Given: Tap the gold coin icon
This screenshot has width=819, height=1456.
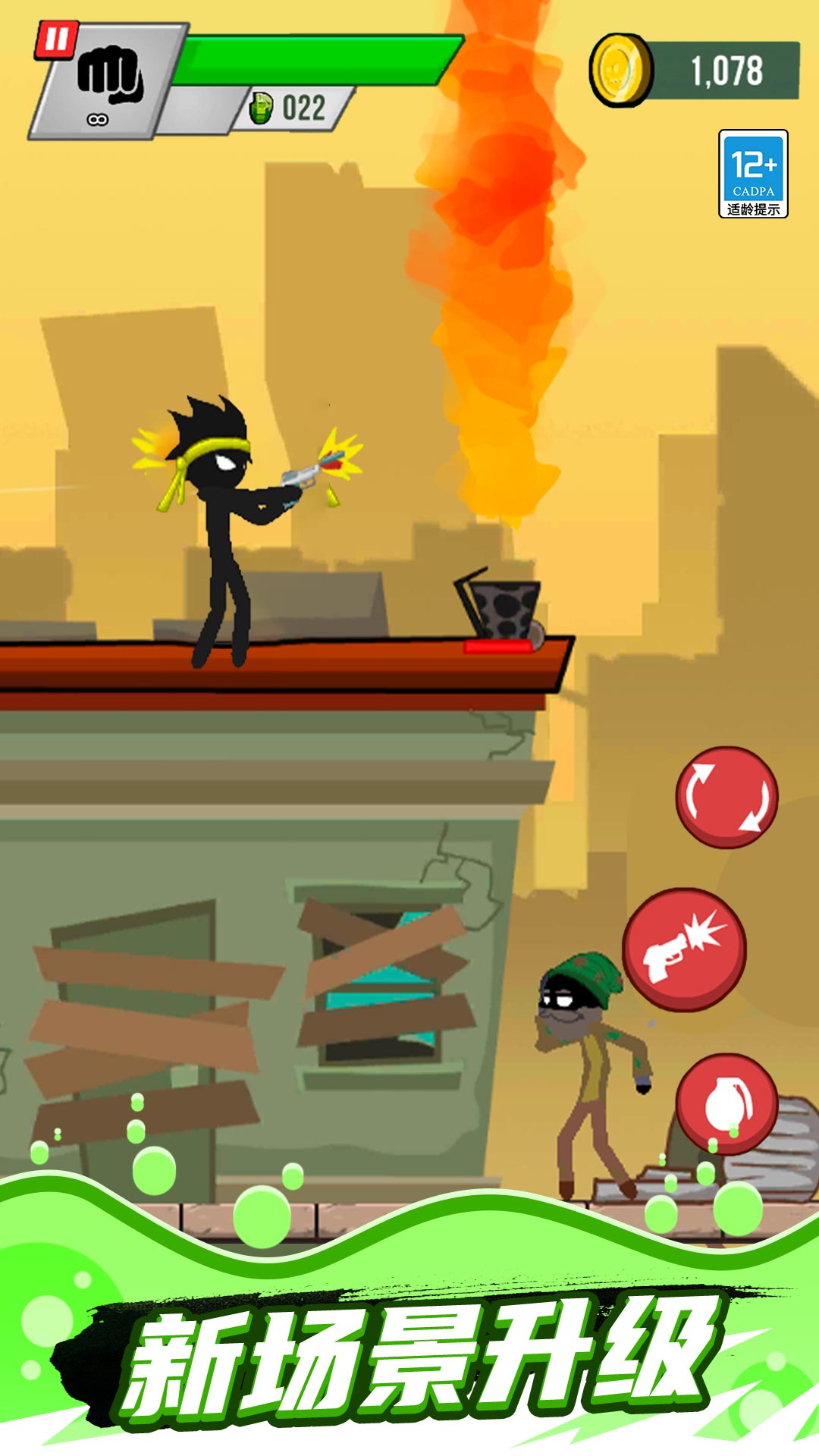Looking at the screenshot, I should (619, 70).
